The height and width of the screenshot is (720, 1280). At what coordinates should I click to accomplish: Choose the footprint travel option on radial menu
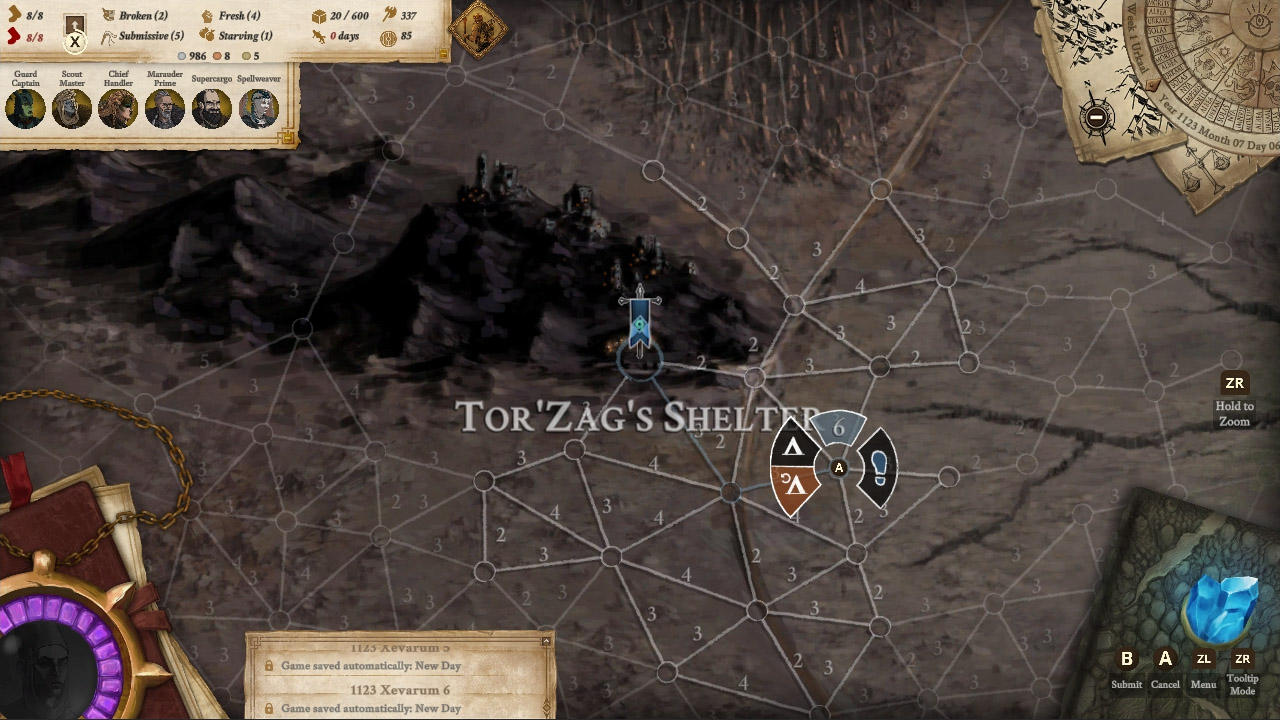coord(878,466)
